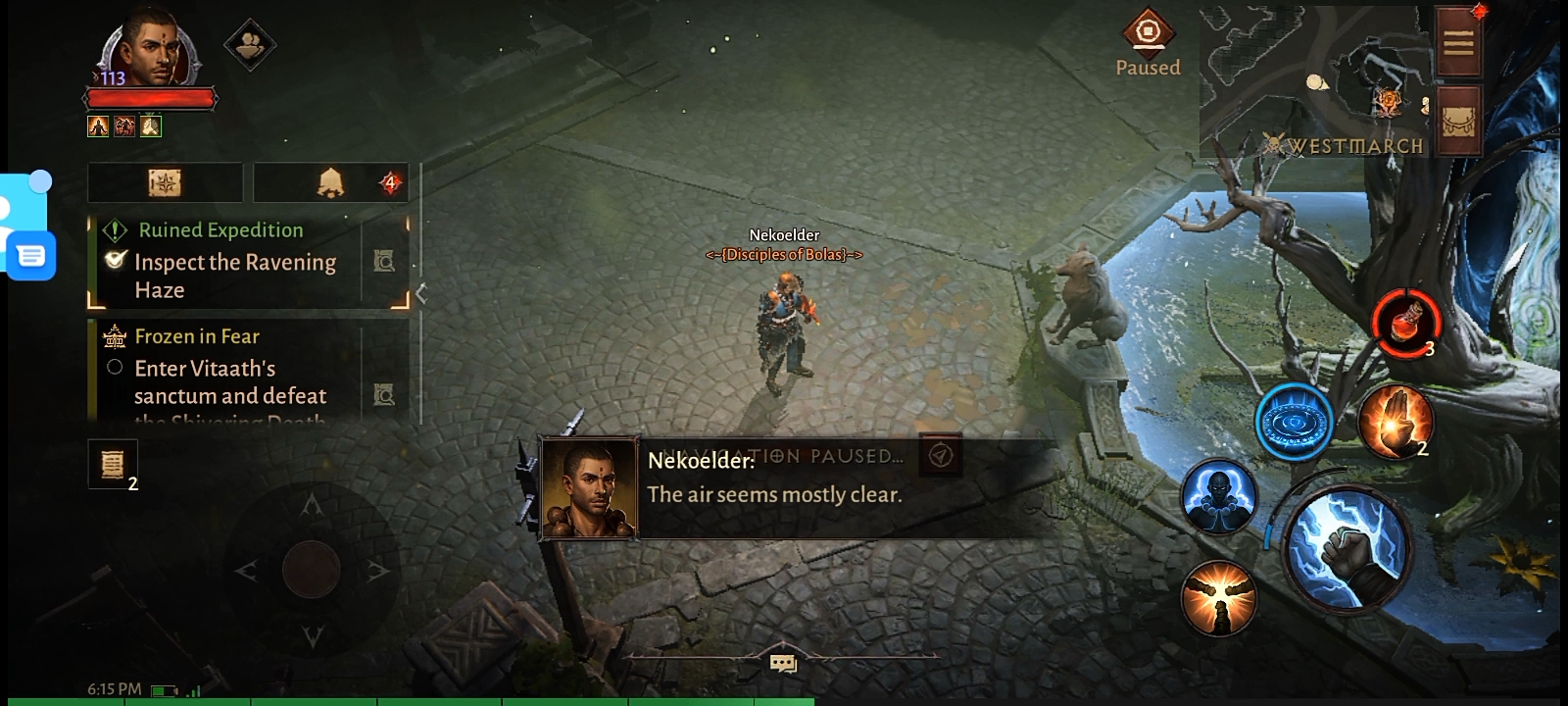This screenshot has height=706, width=1568.
Task: Open the main hamburger menu
Action: [x=1458, y=43]
